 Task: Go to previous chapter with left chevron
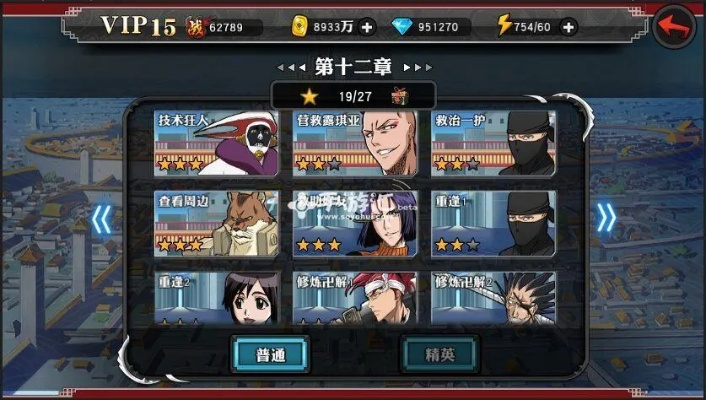click(x=101, y=218)
